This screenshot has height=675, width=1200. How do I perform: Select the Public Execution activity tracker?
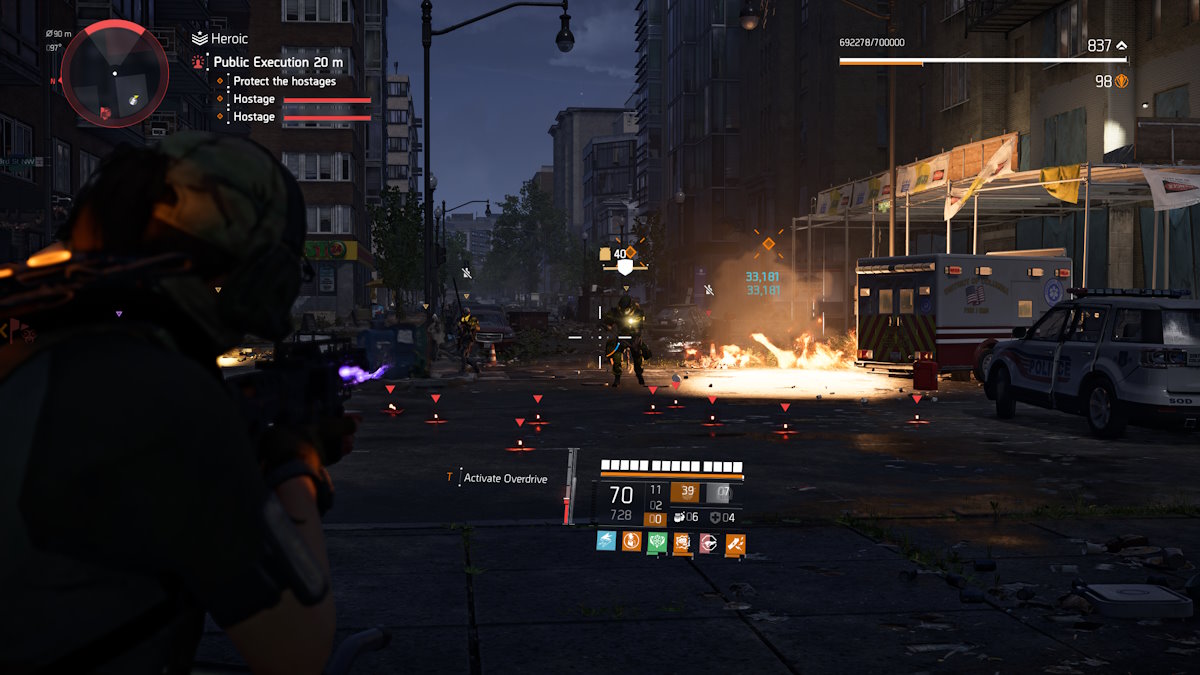[278, 62]
